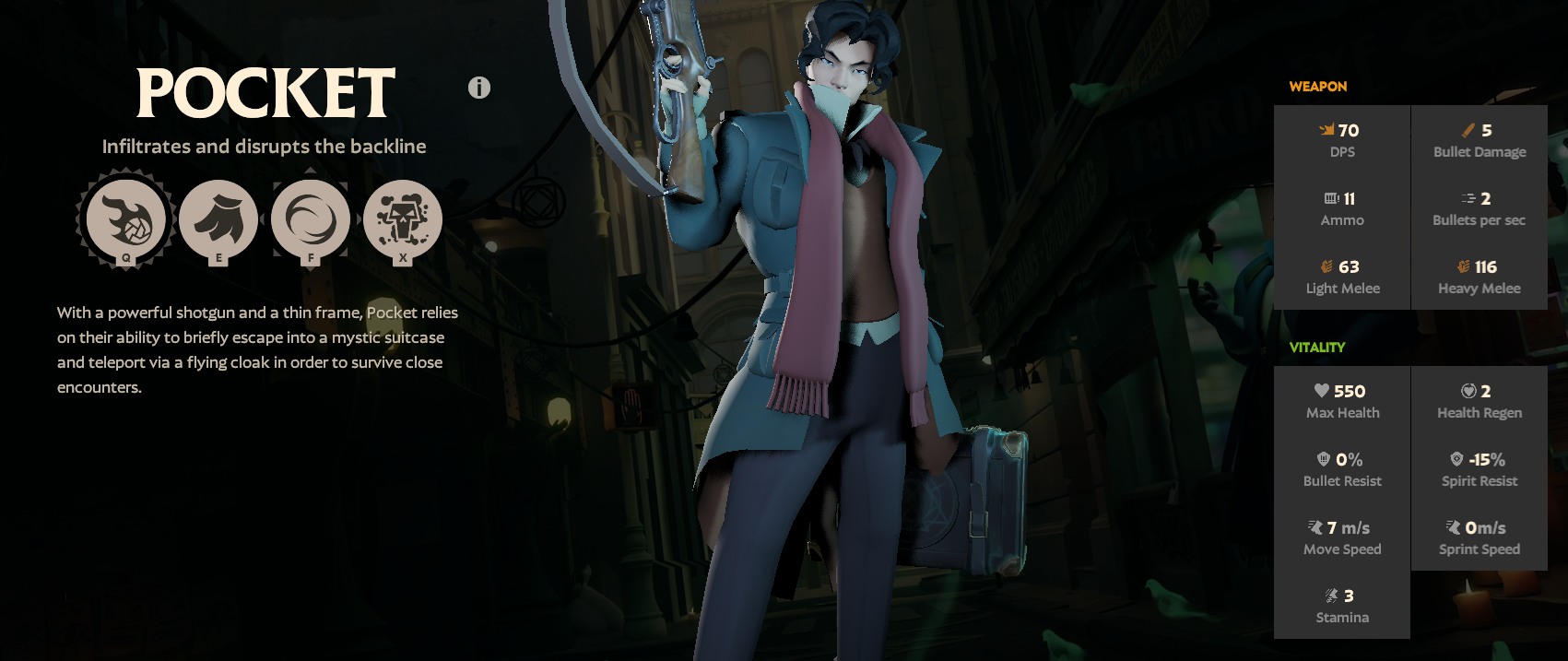Open the skull Affliction ability icon

[403, 219]
